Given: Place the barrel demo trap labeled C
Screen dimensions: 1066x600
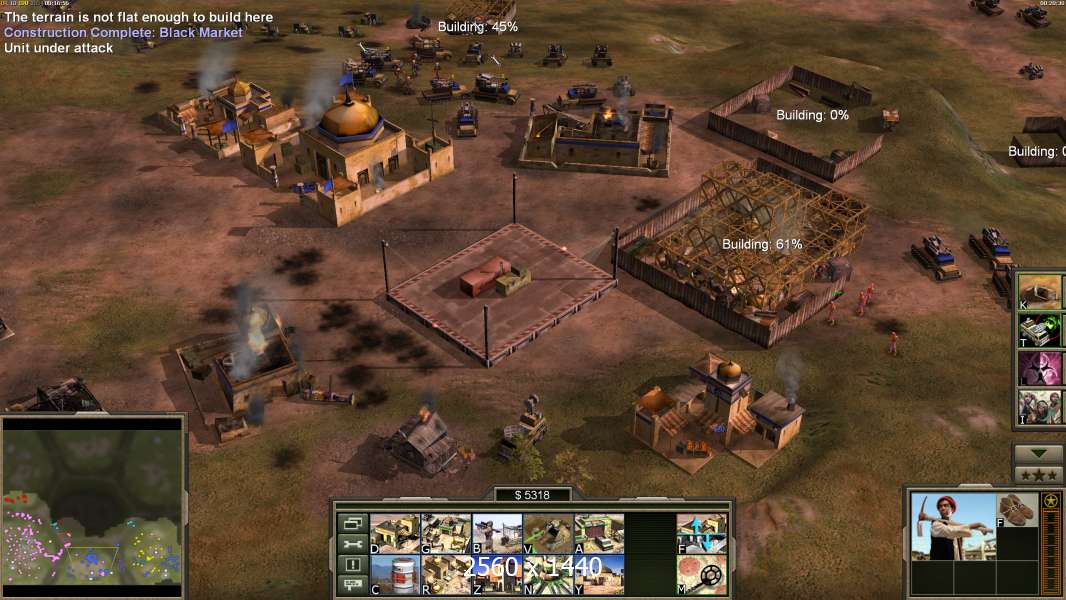Looking at the screenshot, I should [x=396, y=575].
